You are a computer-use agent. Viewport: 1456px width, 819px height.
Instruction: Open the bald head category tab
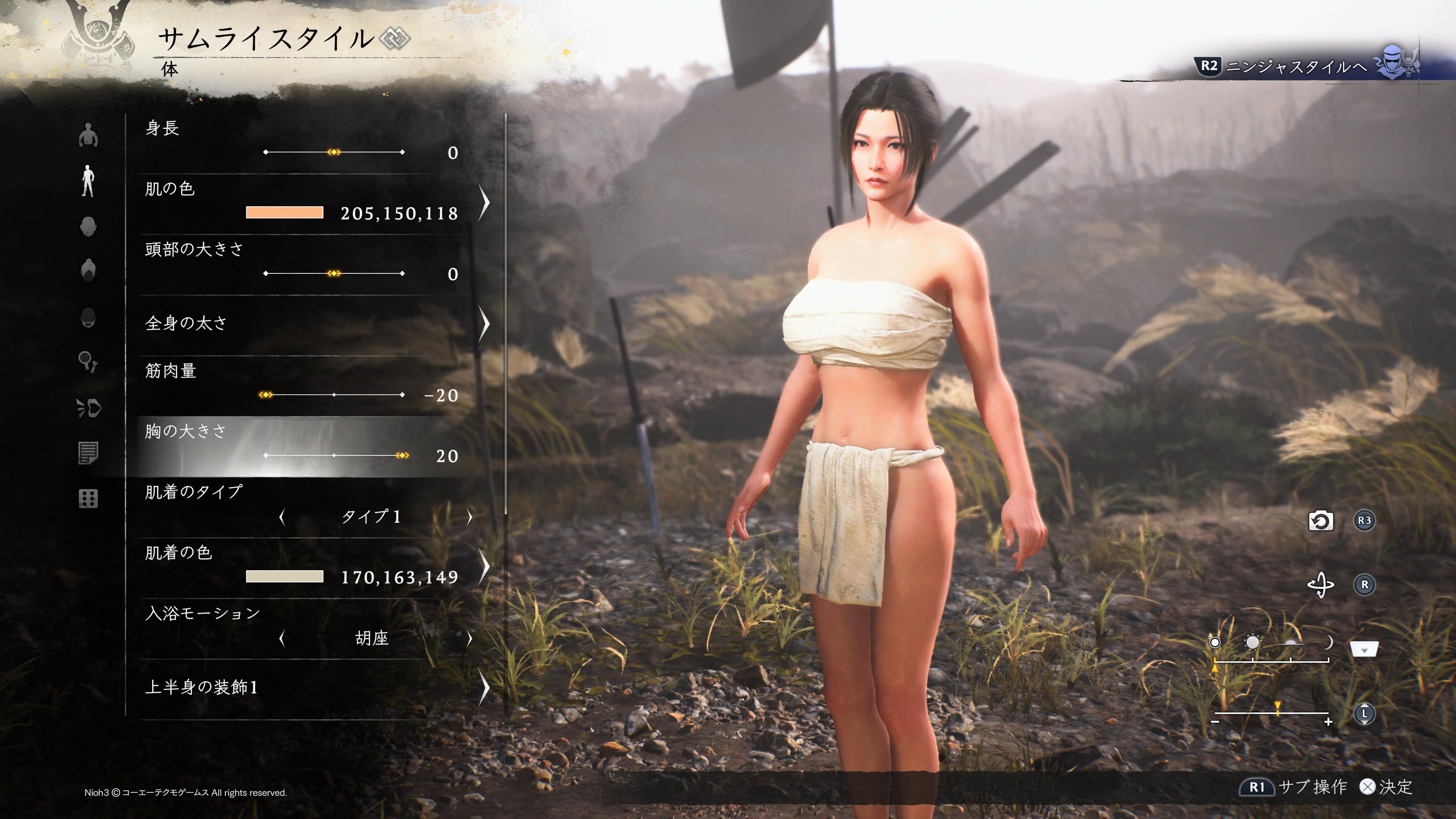(x=88, y=227)
